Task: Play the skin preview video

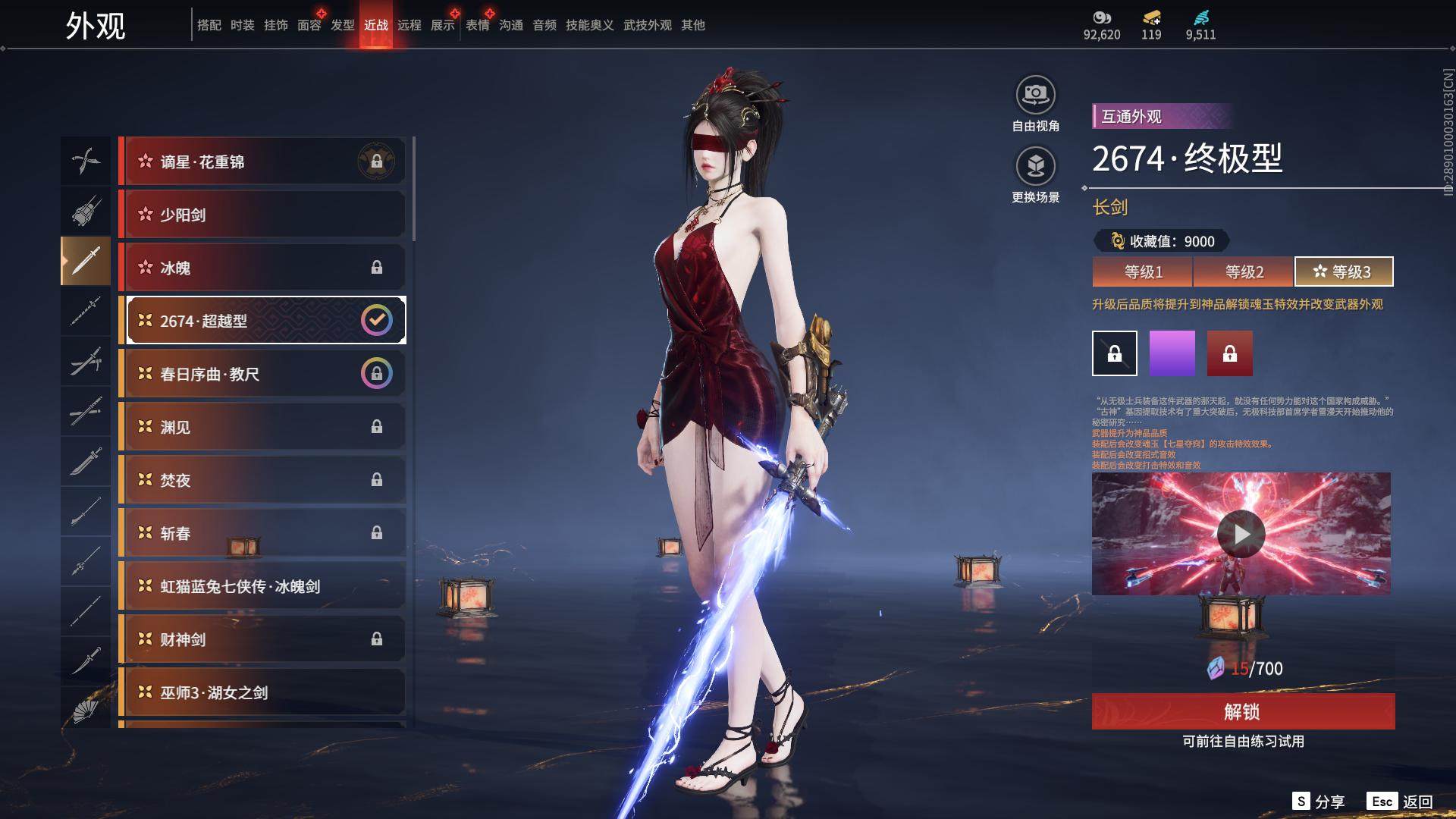Action: coord(1241,534)
